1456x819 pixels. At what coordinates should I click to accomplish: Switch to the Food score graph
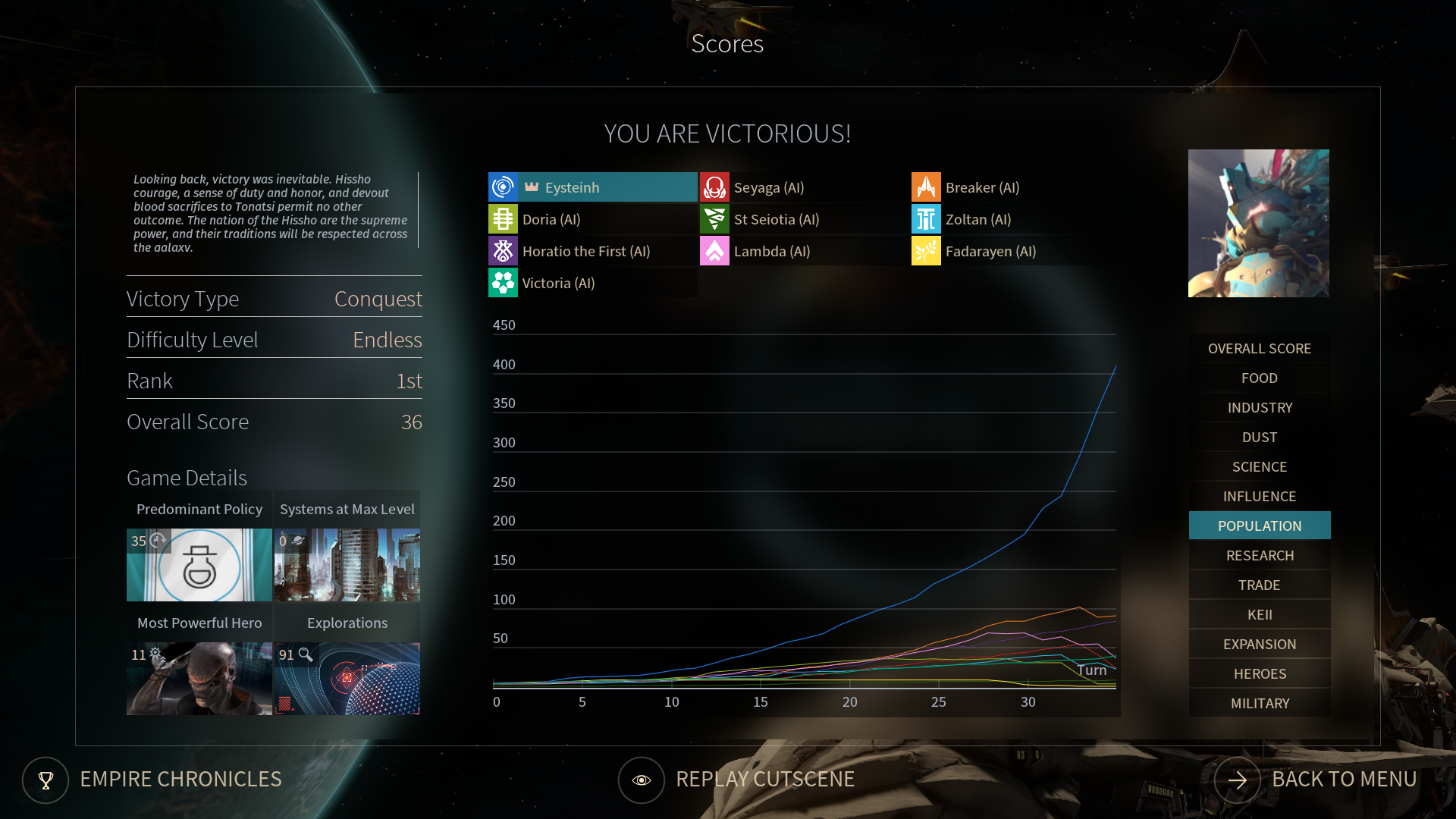[1259, 378]
